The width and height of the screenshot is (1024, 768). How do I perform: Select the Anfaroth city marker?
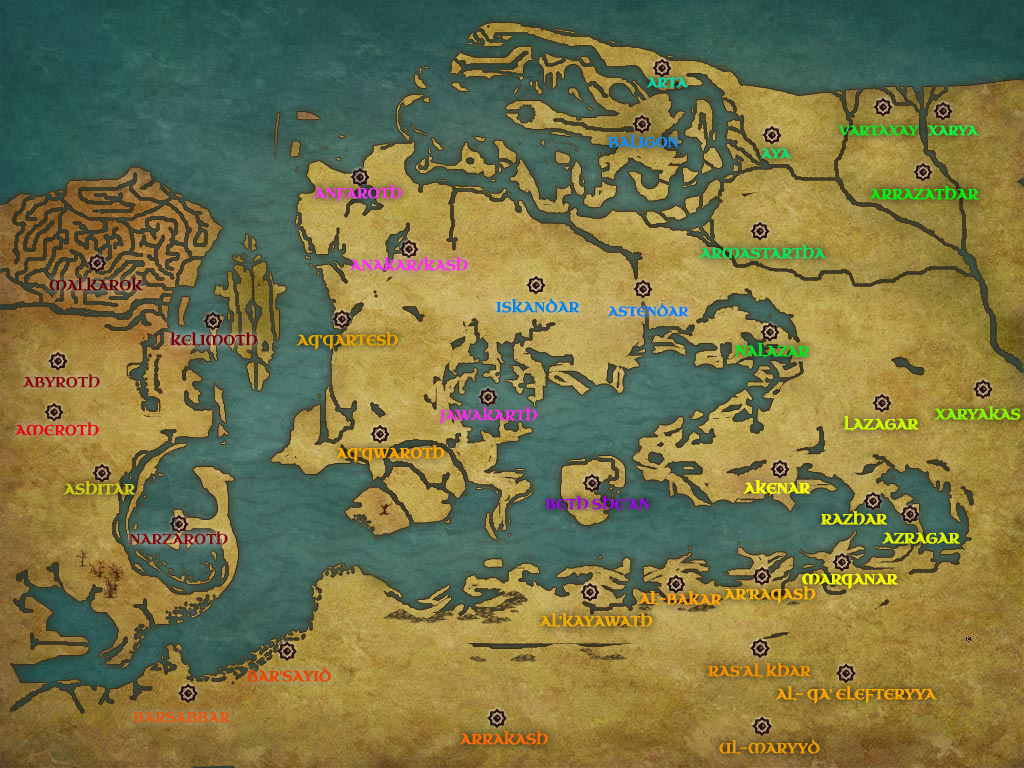[x=360, y=177]
